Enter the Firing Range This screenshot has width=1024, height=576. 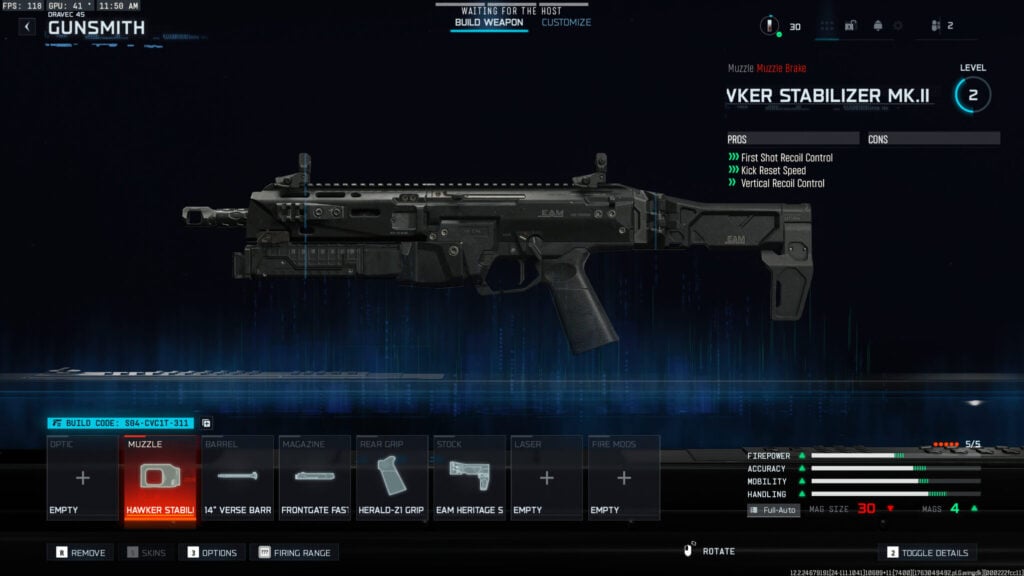tap(294, 552)
